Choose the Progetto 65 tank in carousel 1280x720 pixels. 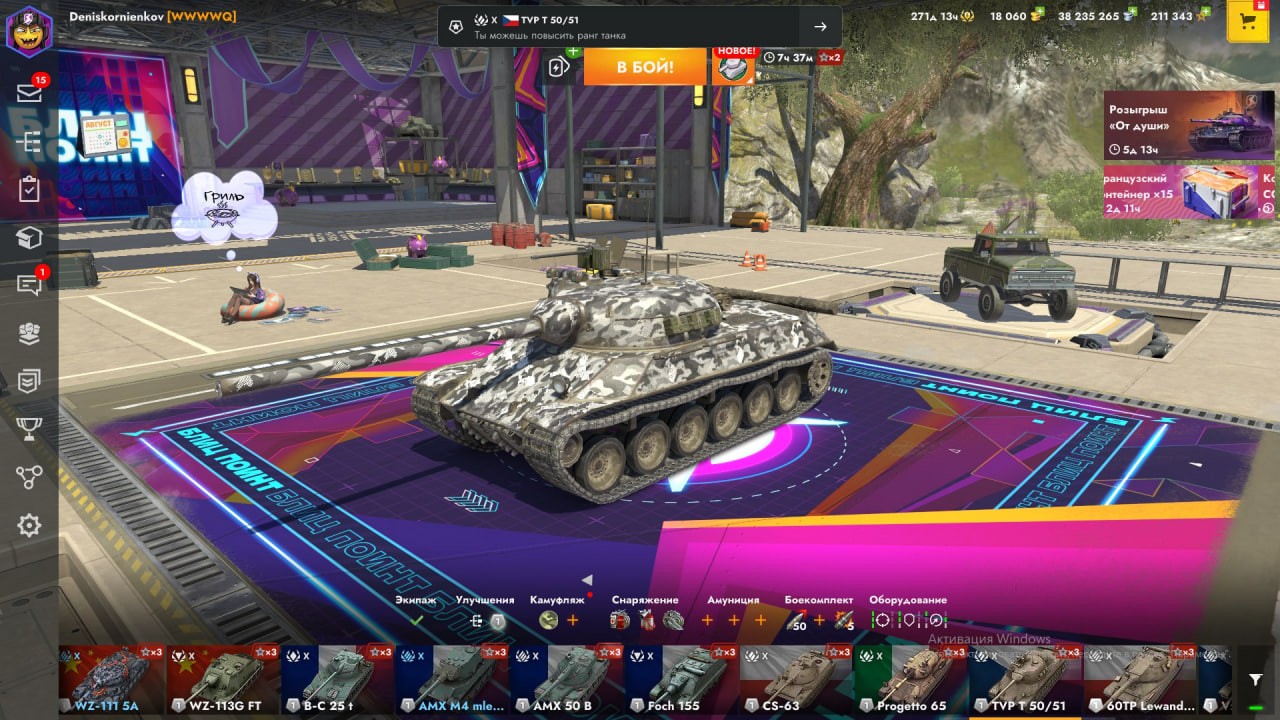point(910,678)
